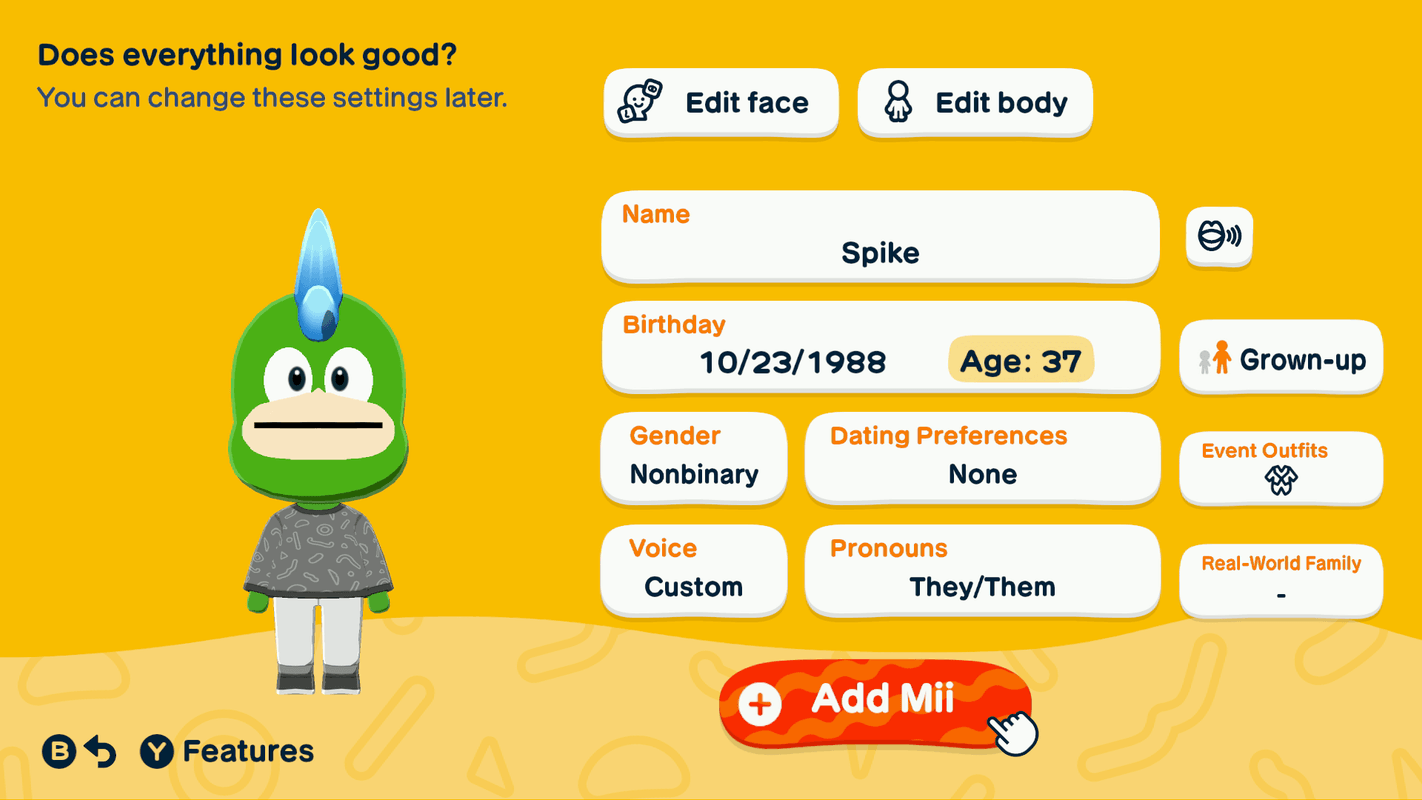Open the Edit body editor
Viewport: 1422px width, 800px height.
[x=973, y=102]
